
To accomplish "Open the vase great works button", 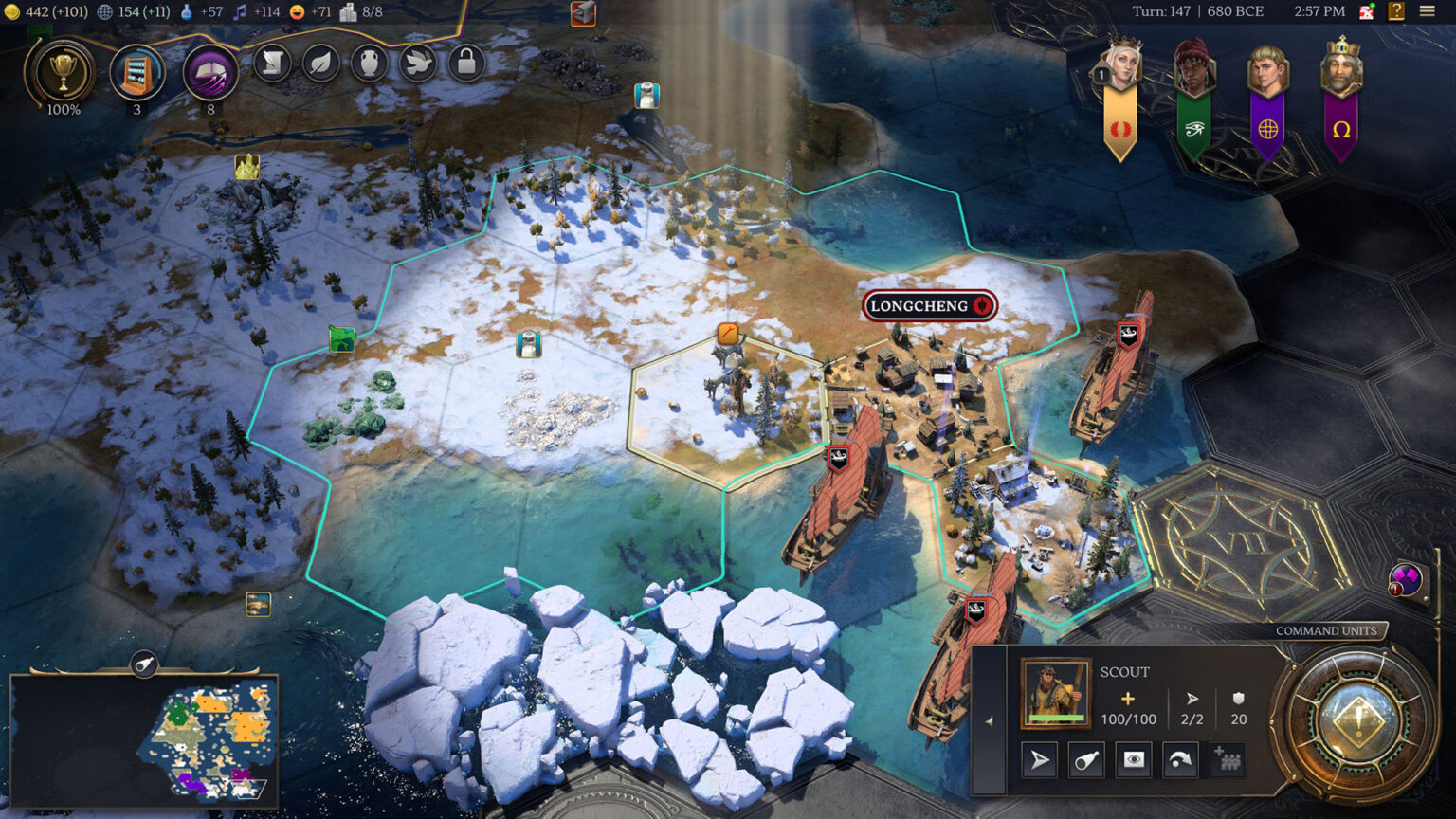I will click(370, 64).
